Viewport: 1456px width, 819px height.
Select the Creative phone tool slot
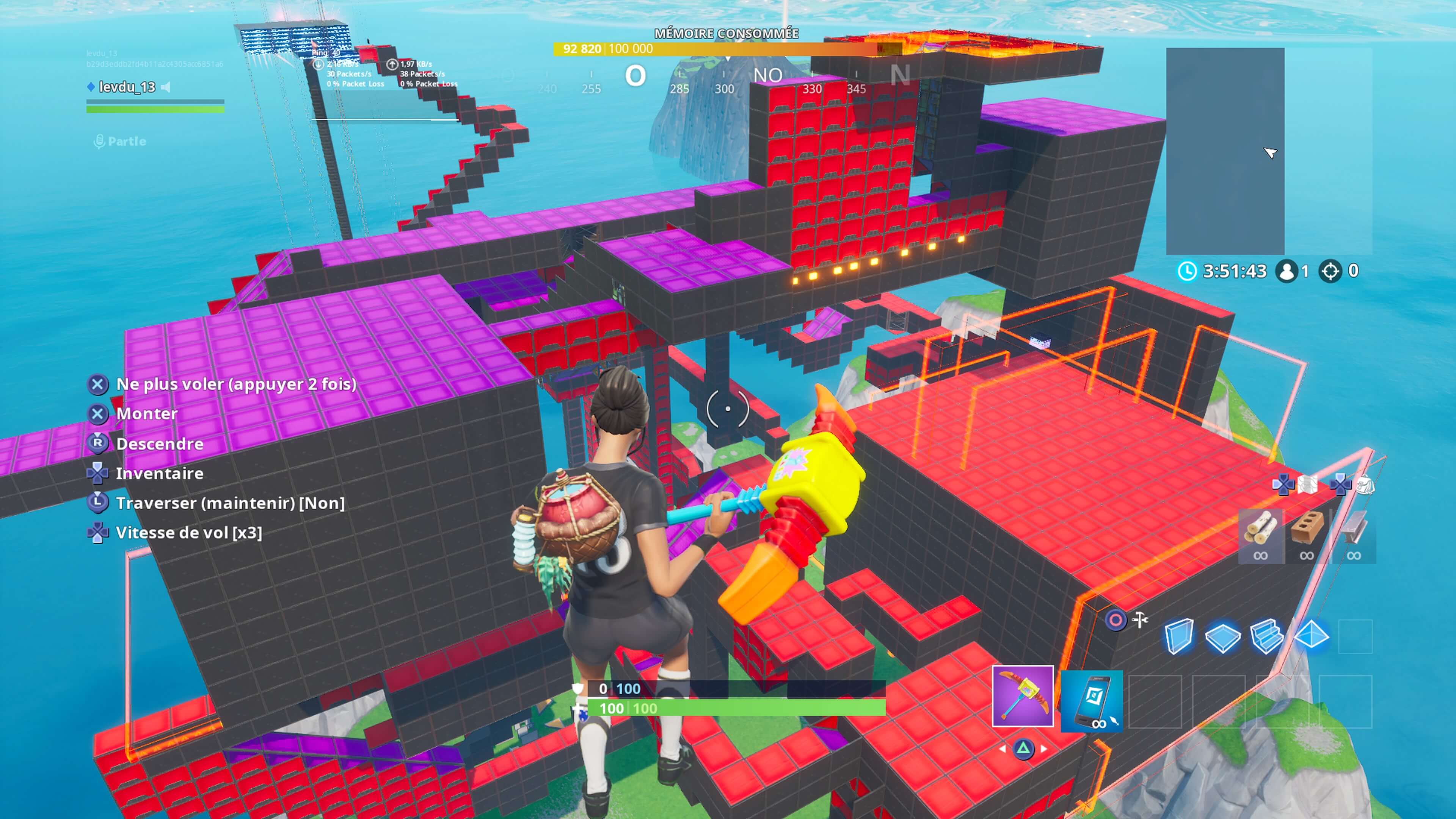tap(1092, 701)
